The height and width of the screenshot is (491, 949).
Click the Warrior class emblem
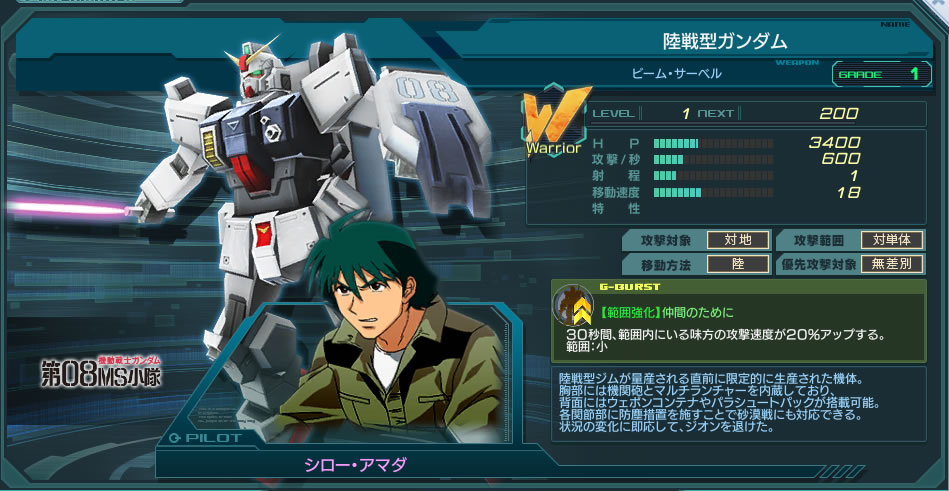click(553, 127)
